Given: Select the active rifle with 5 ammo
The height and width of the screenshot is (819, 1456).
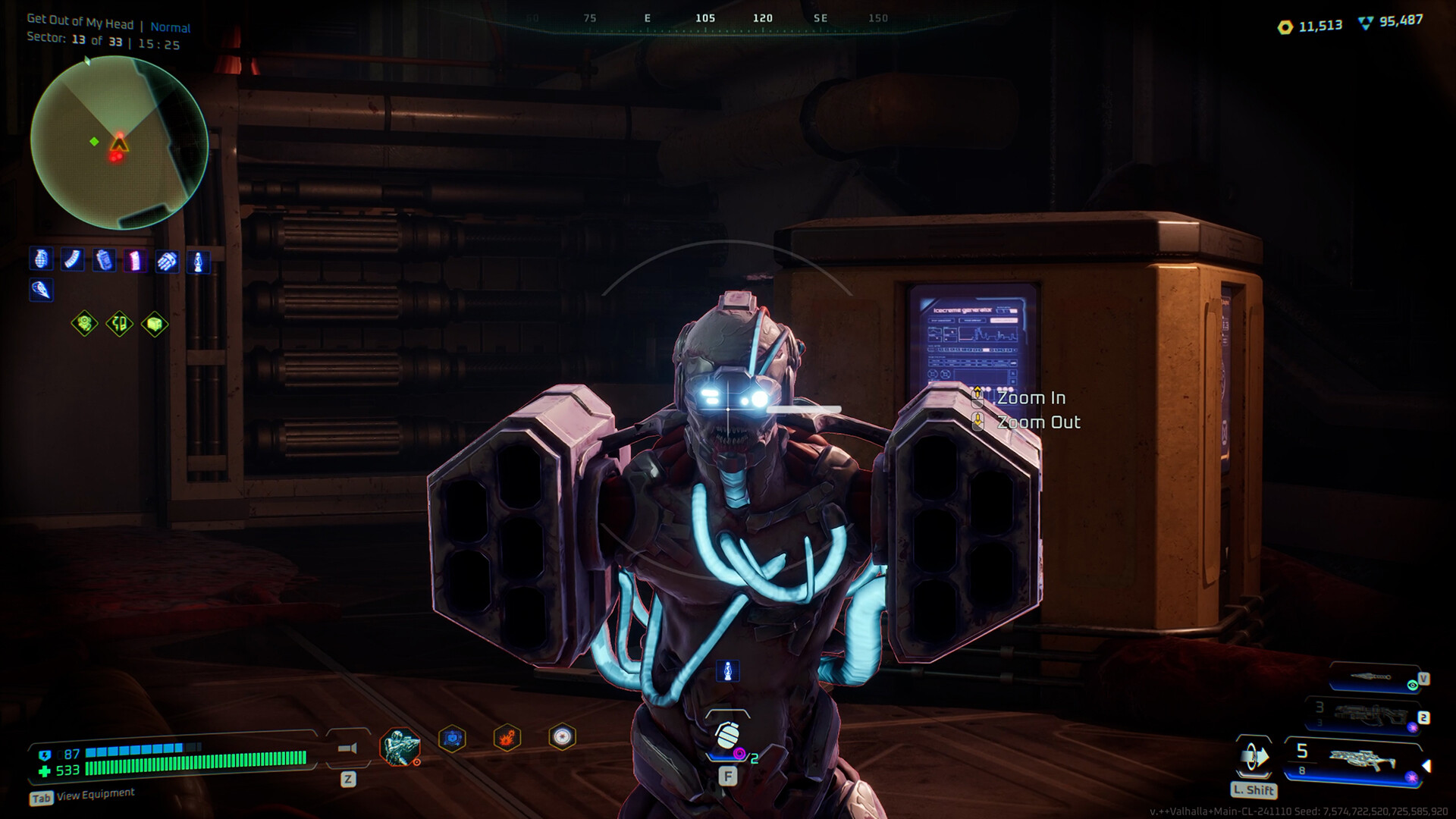Looking at the screenshot, I should (1357, 758).
